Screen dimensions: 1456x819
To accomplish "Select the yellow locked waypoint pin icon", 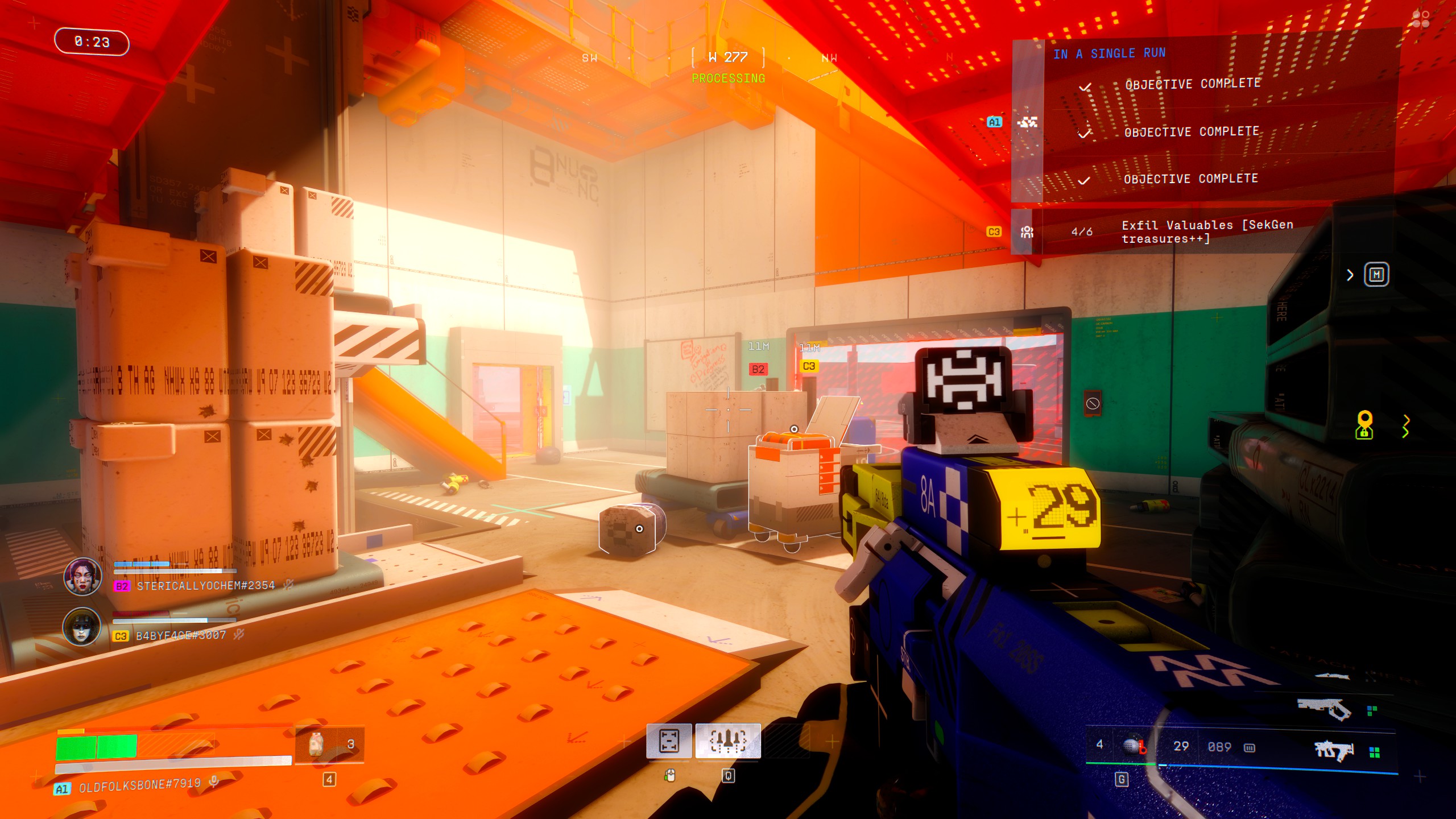I will tap(1364, 425).
